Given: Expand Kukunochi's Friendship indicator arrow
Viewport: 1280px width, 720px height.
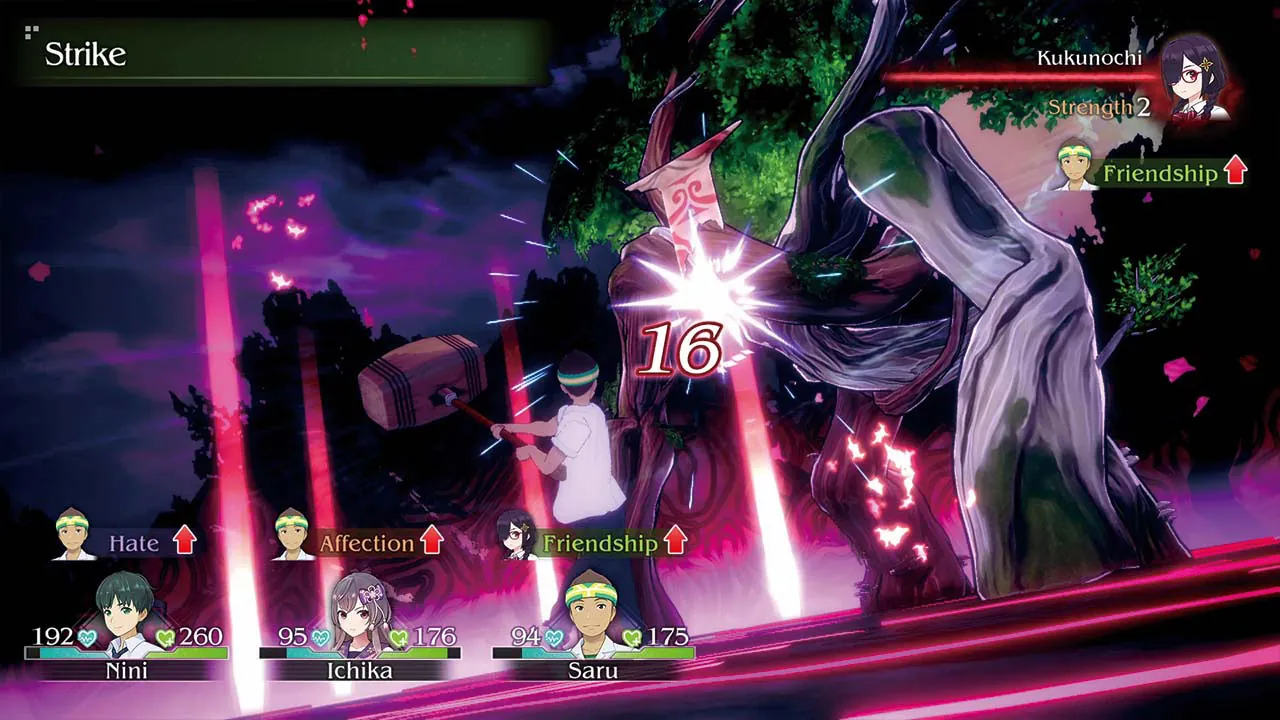Looking at the screenshot, I should pos(1233,172).
